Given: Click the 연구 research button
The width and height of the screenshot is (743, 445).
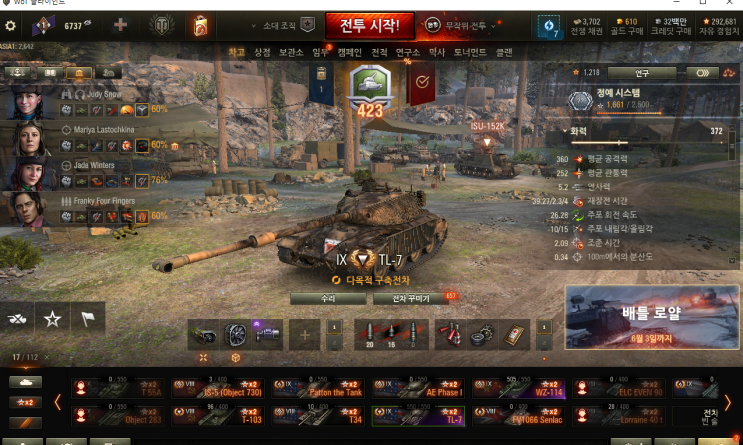Looking at the screenshot, I should coord(642,73).
